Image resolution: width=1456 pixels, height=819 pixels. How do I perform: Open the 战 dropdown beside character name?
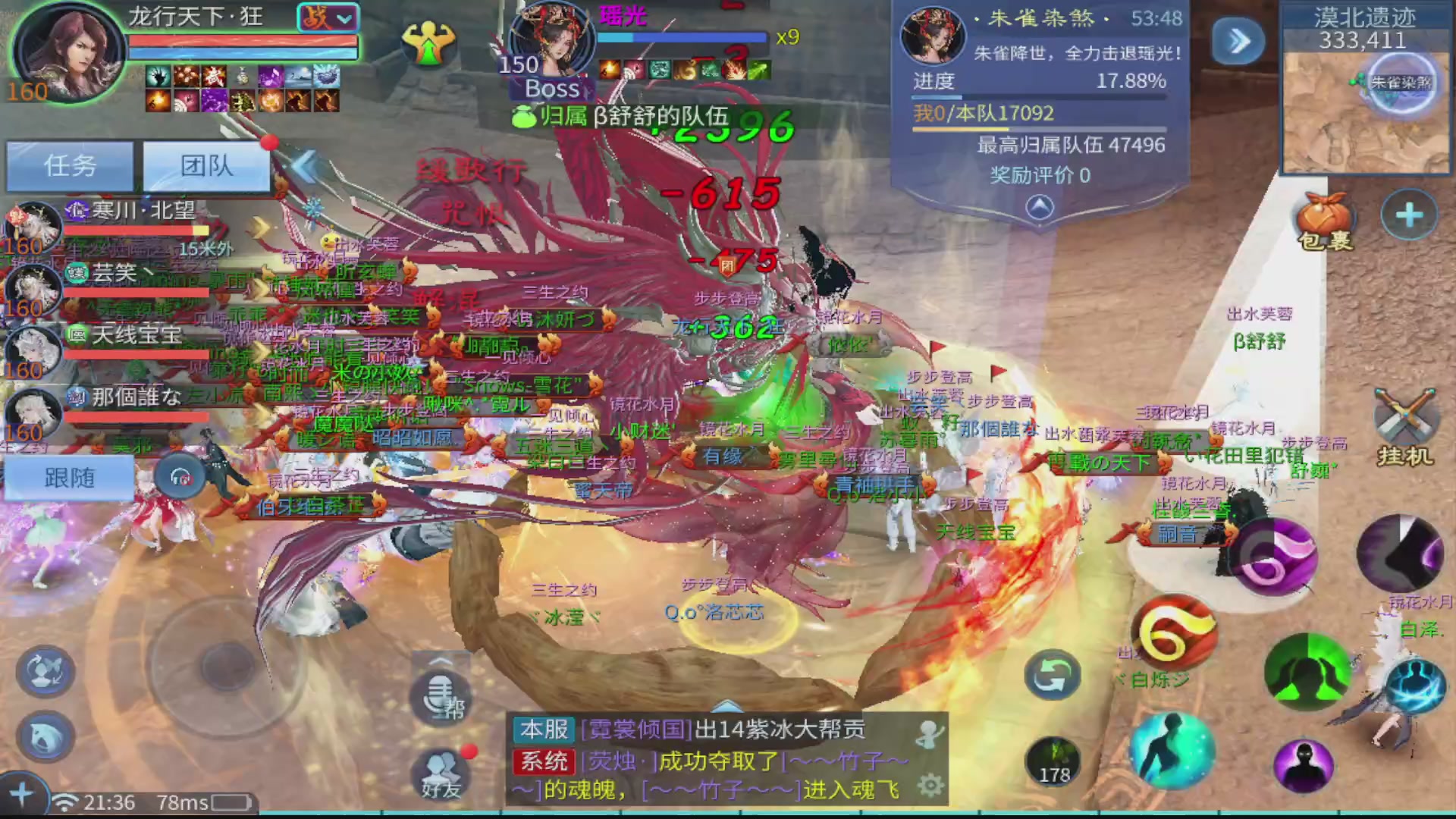(x=328, y=17)
